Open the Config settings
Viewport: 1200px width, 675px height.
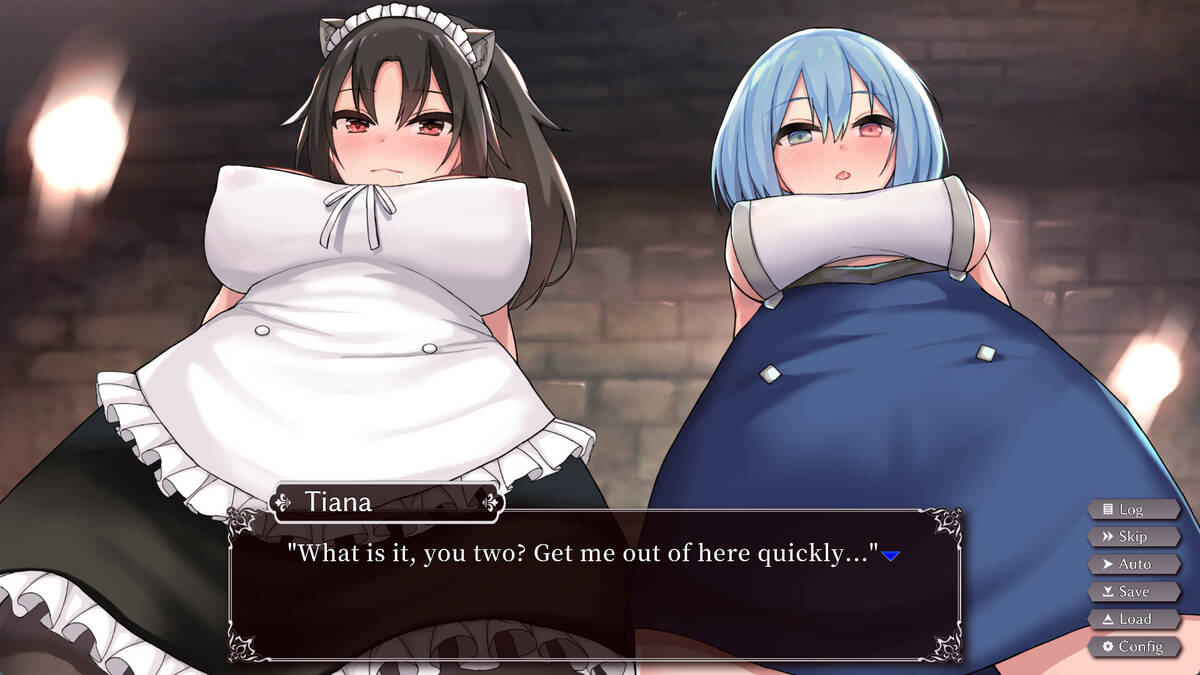[1134, 647]
